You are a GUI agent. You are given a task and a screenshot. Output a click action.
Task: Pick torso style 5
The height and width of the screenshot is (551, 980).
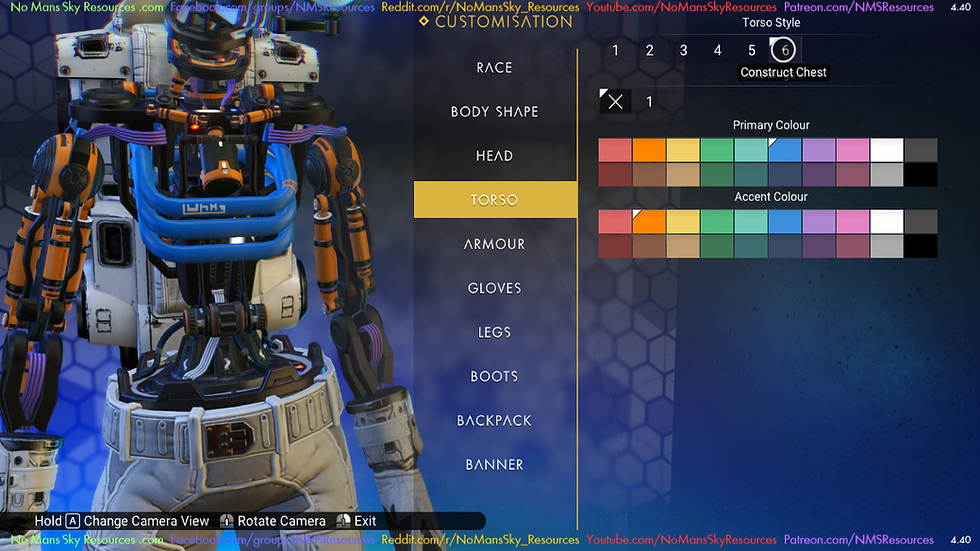pos(752,51)
